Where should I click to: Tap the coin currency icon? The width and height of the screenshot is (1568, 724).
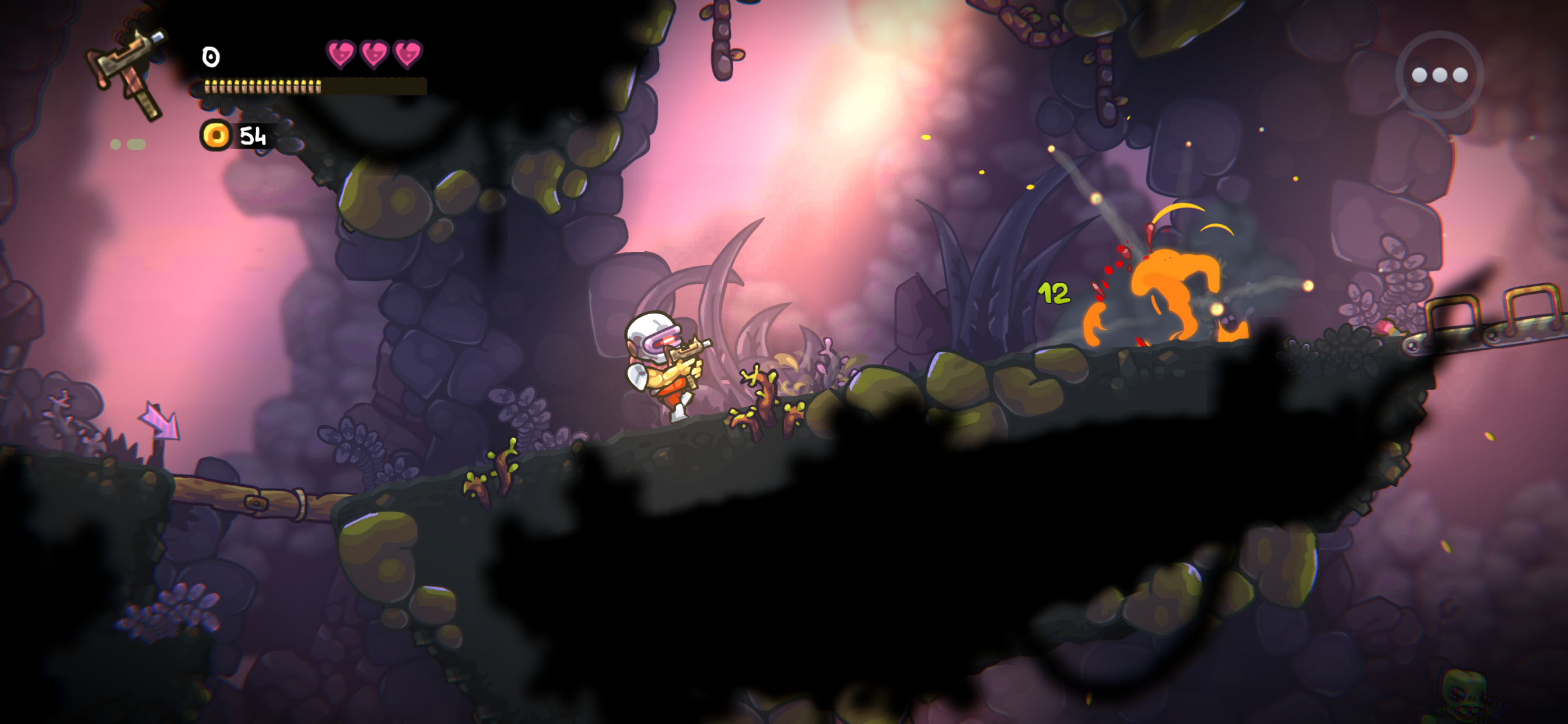tap(216, 135)
